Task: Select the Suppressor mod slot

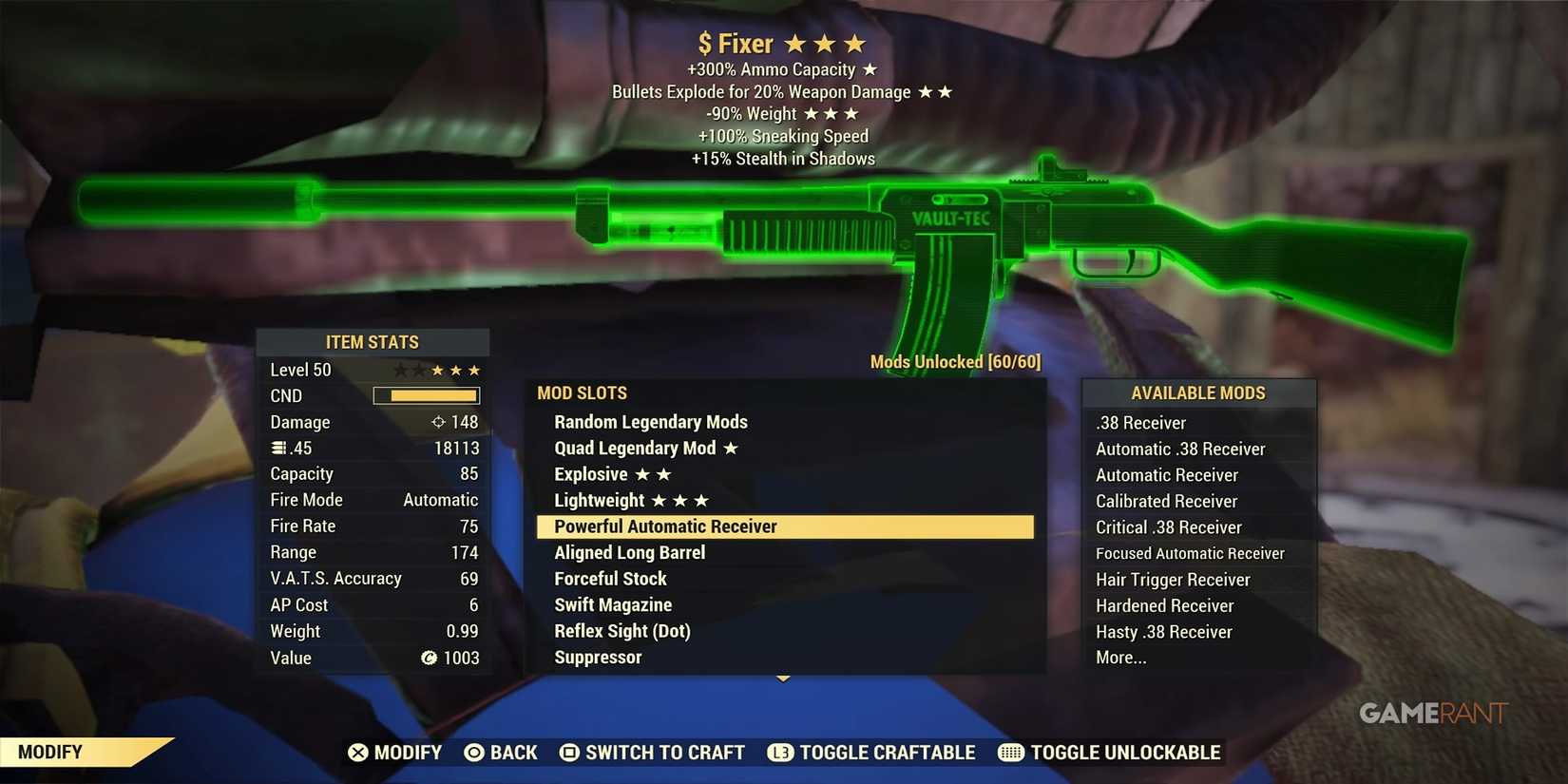Action: coord(597,657)
